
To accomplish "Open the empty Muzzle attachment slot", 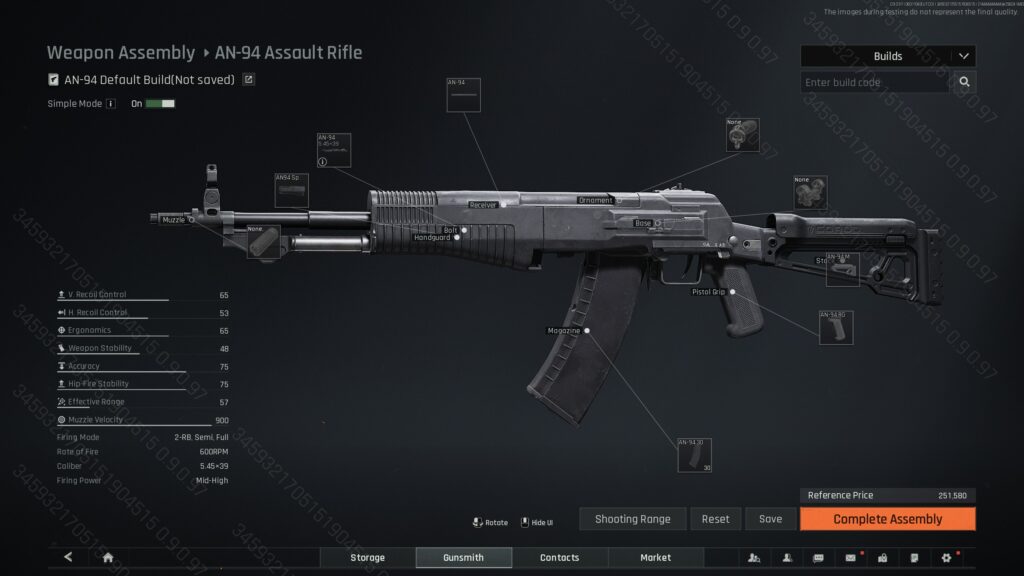I will tap(264, 242).
